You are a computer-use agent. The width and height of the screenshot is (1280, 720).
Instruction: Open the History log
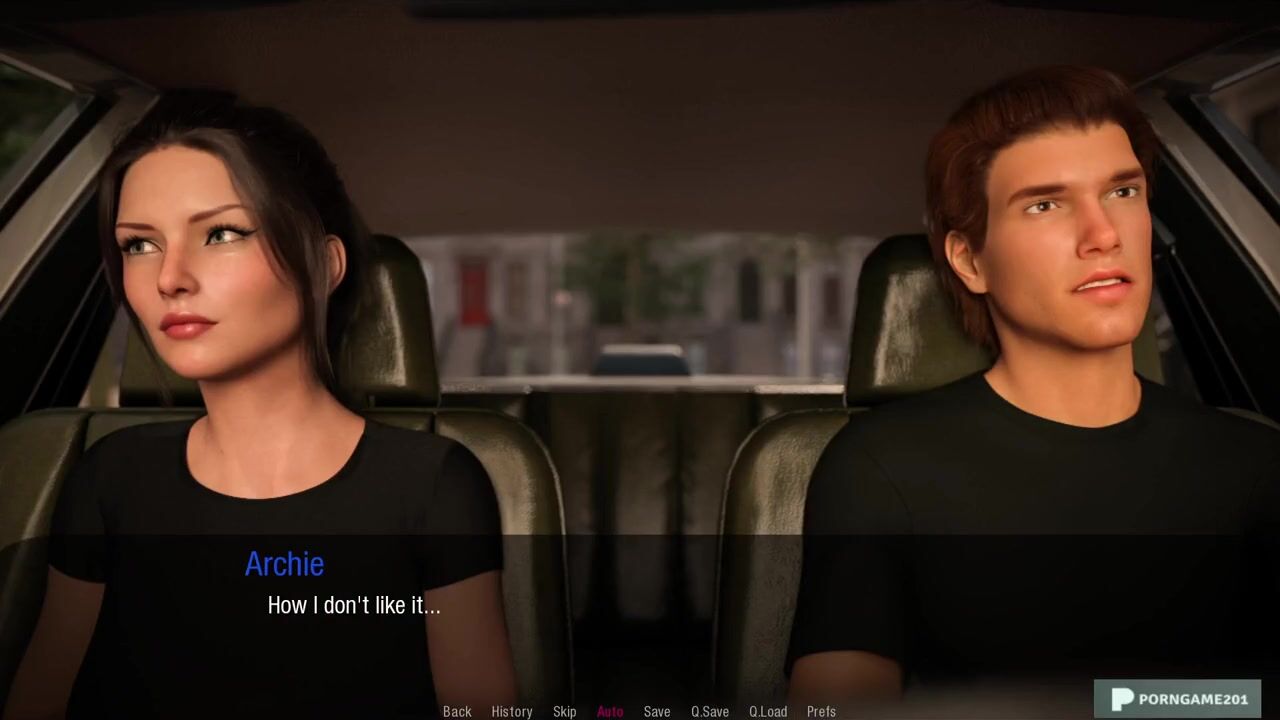(511, 711)
